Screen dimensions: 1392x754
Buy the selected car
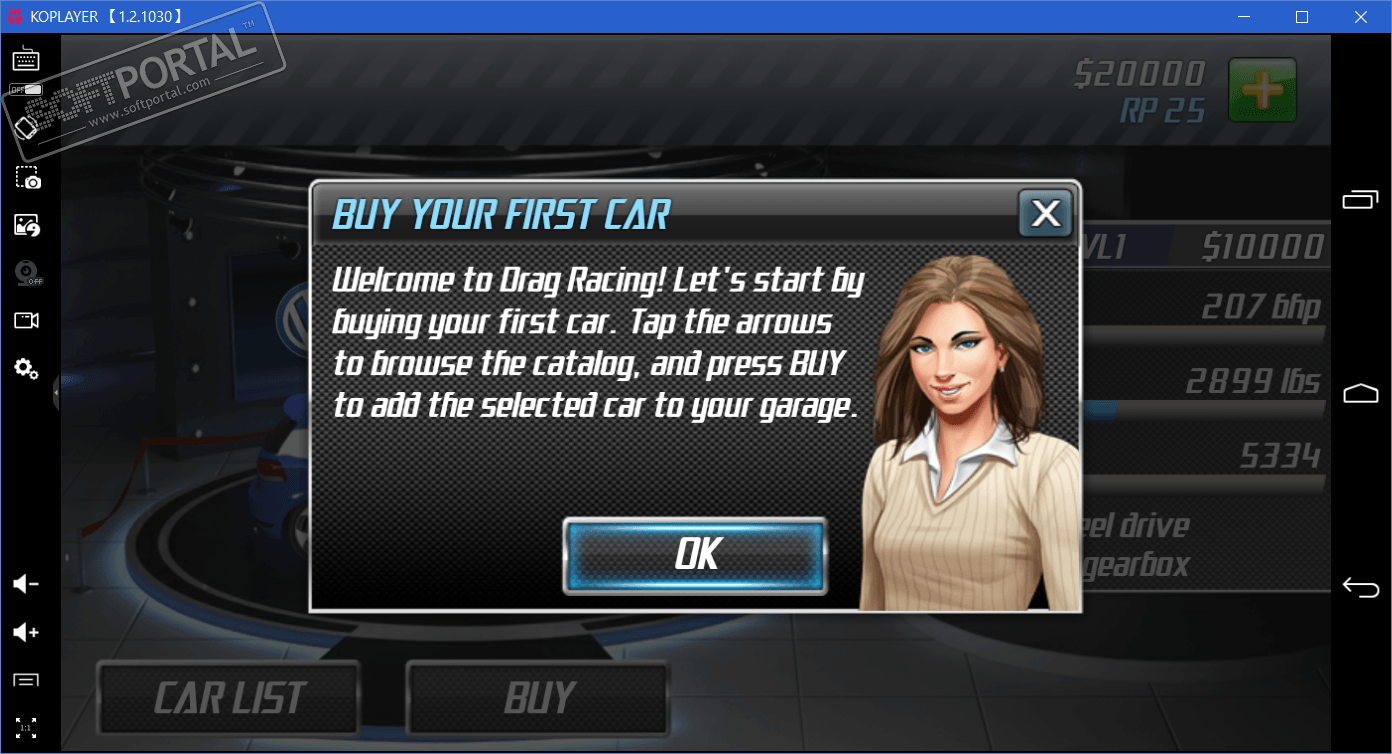tap(539, 698)
